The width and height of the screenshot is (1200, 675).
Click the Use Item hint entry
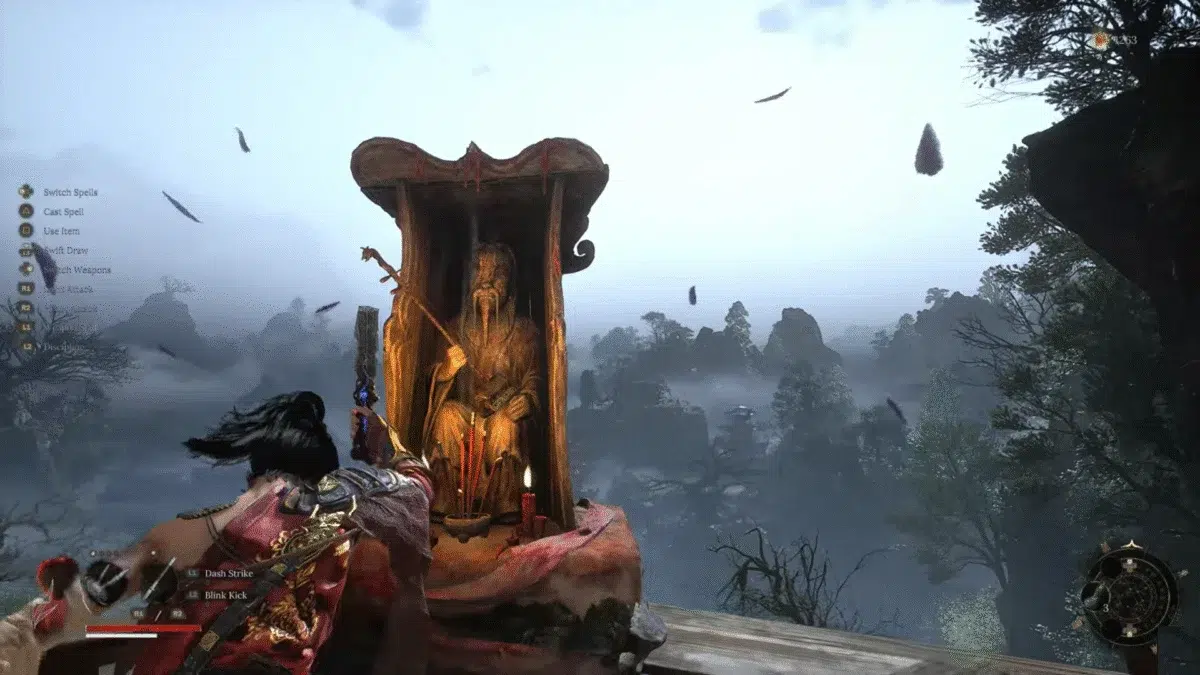(x=59, y=231)
